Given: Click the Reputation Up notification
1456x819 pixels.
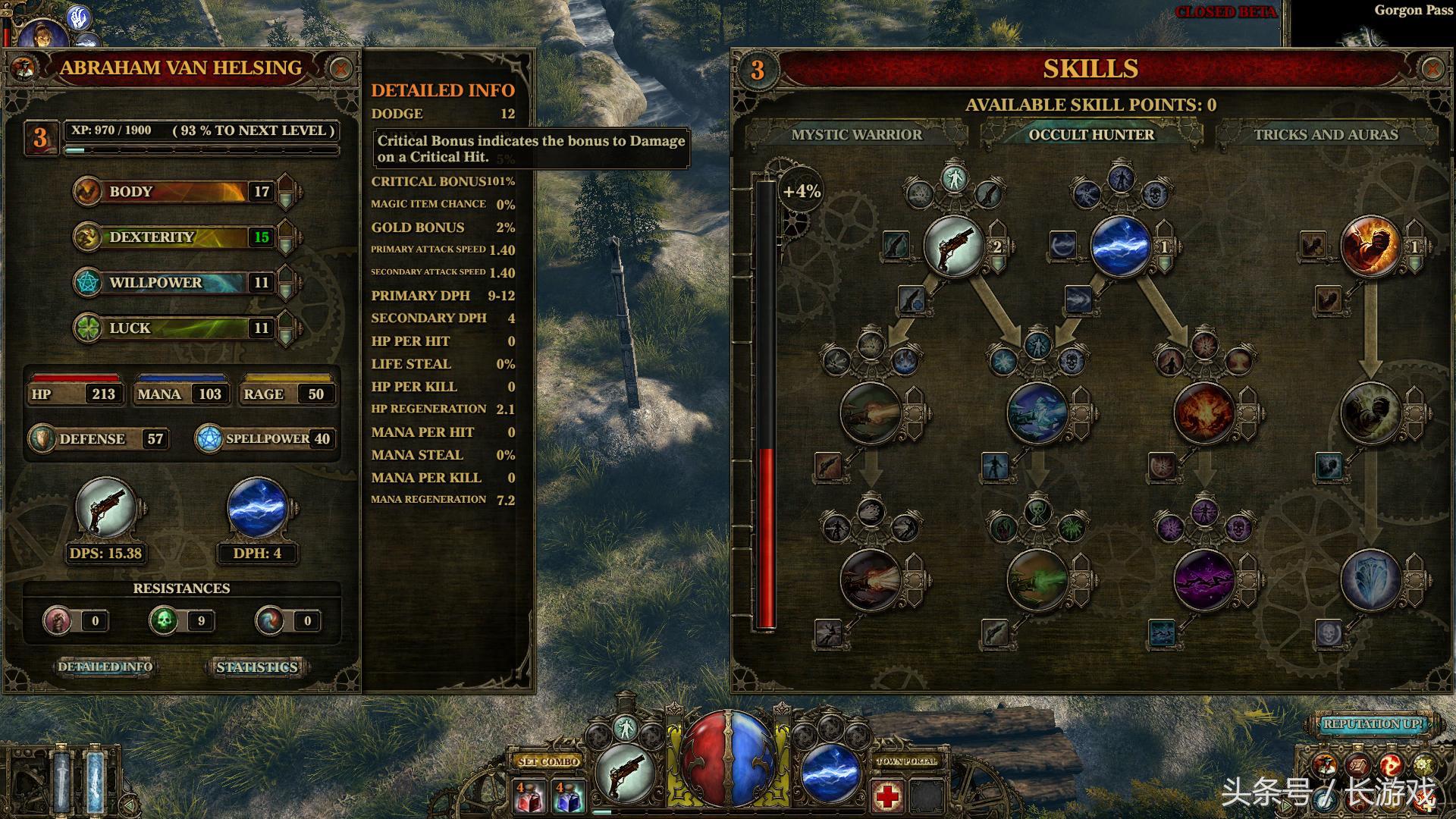Looking at the screenshot, I should click(1373, 724).
